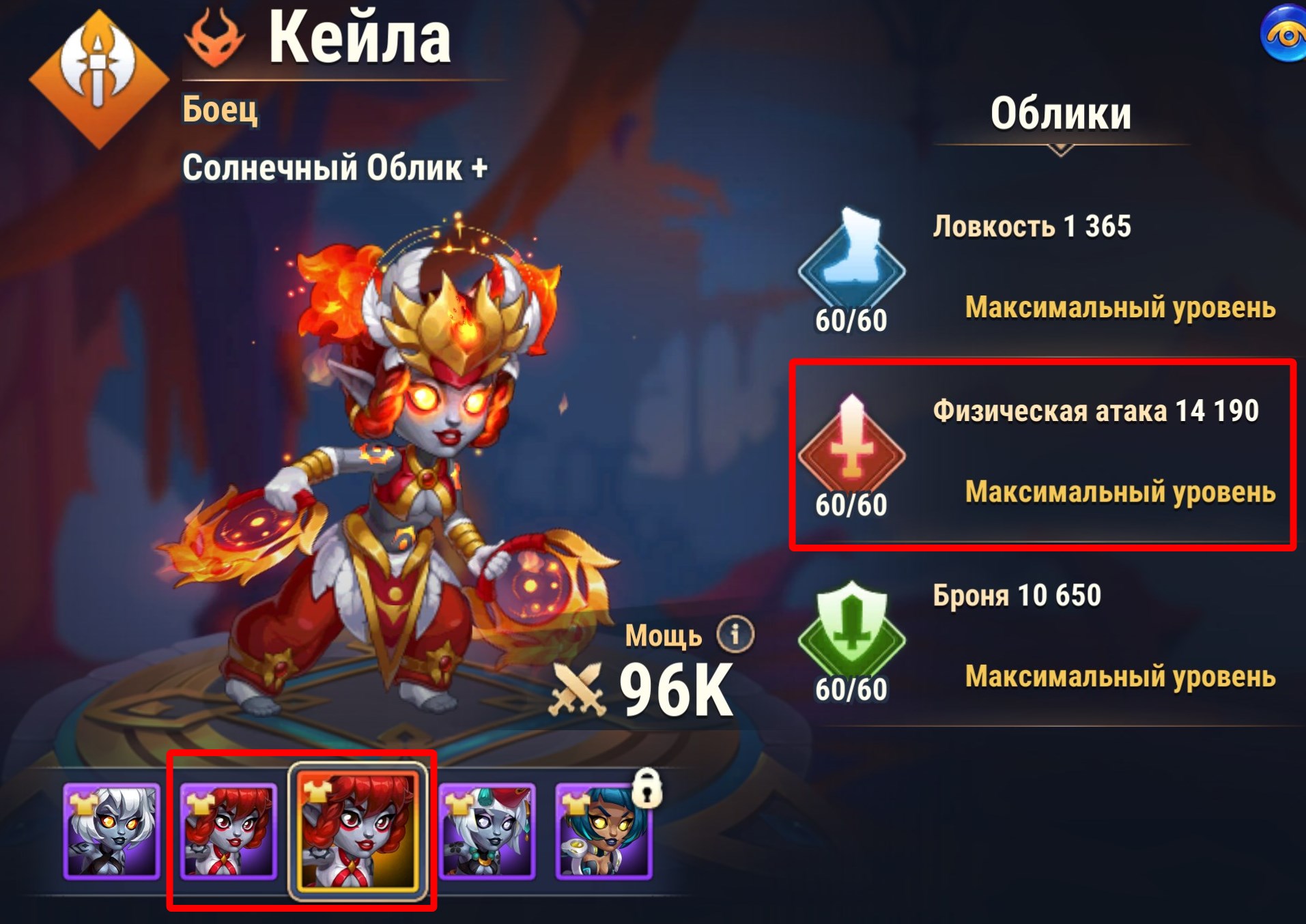Image resolution: width=1306 pixels, height=924 pixels.
Task: Pick the silver-haired skin with teal horns
Action: point(487,831)
